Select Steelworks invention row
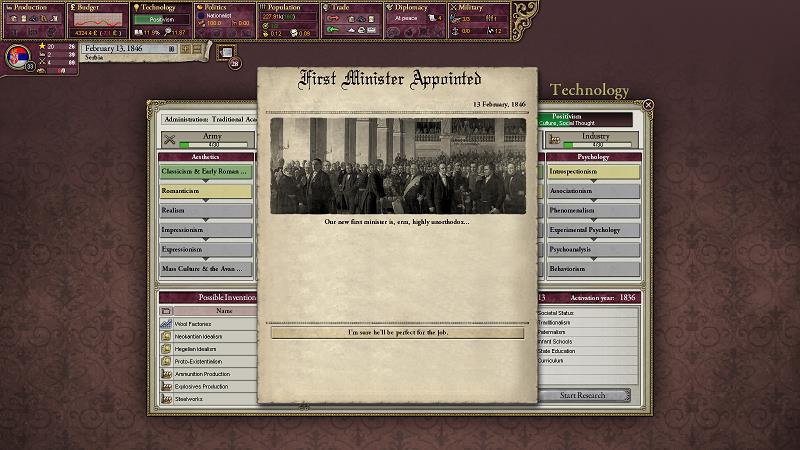The width and height of the screenshot is (800, 450). pos(205,398)
